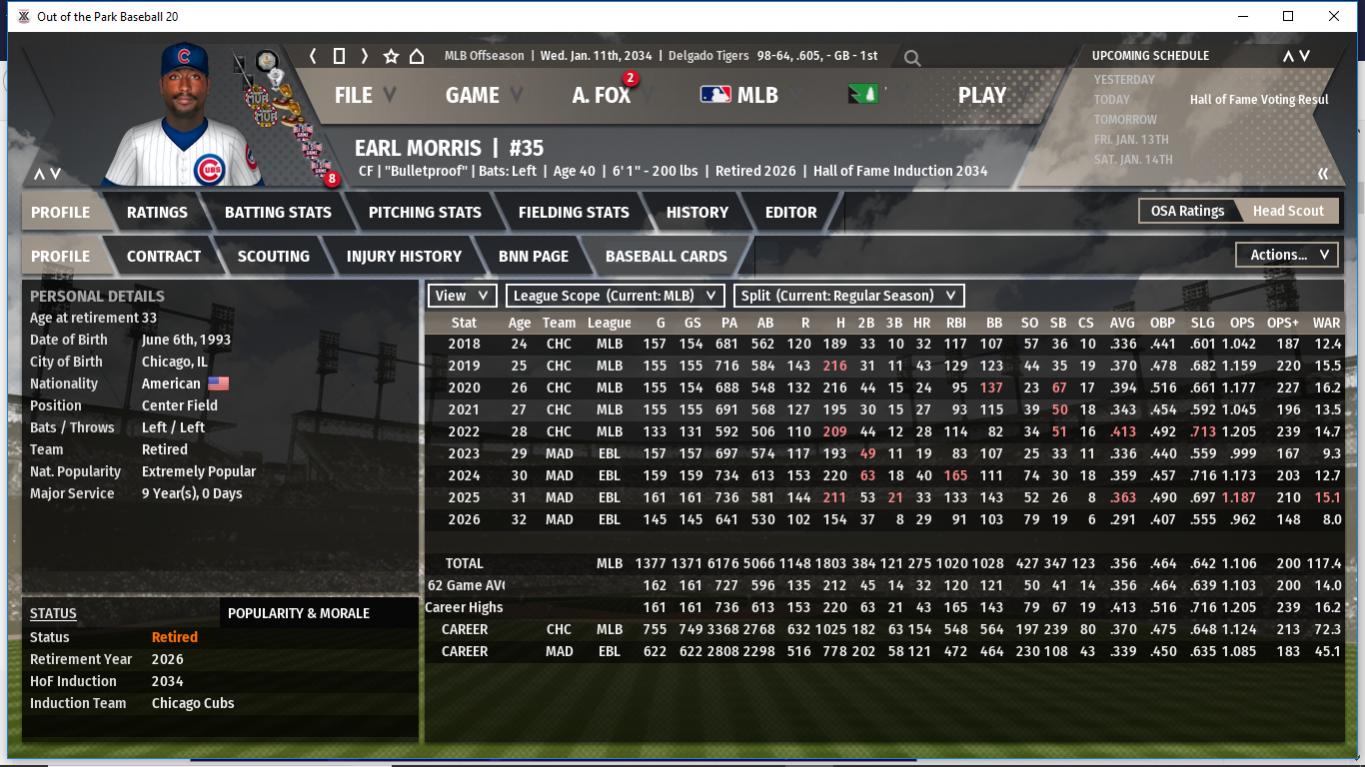Open the BASEBALL CARDS sub-tab
This screenshot has height=767, width=1365.
[x=666, y=256]
